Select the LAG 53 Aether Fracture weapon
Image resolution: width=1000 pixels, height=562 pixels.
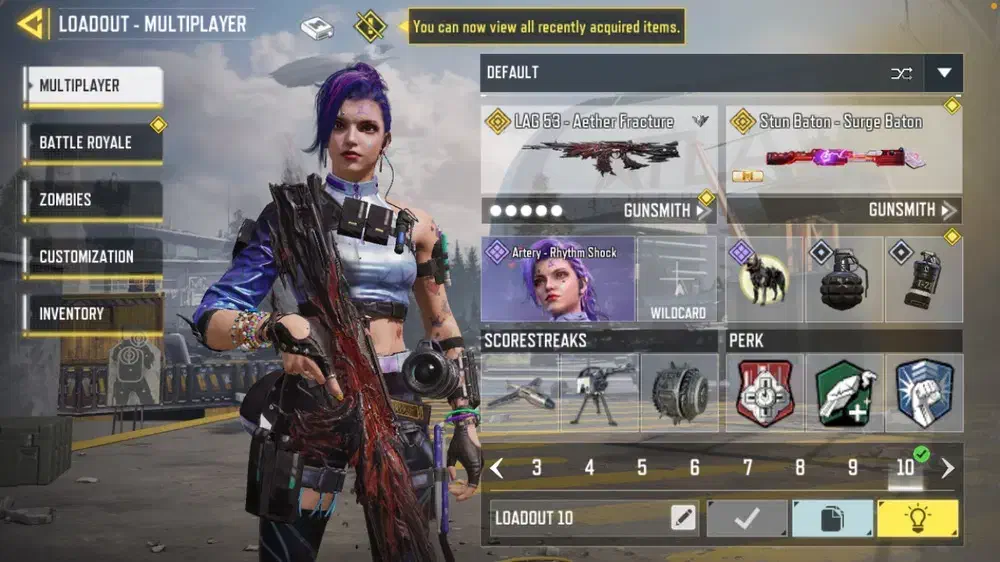598,150
